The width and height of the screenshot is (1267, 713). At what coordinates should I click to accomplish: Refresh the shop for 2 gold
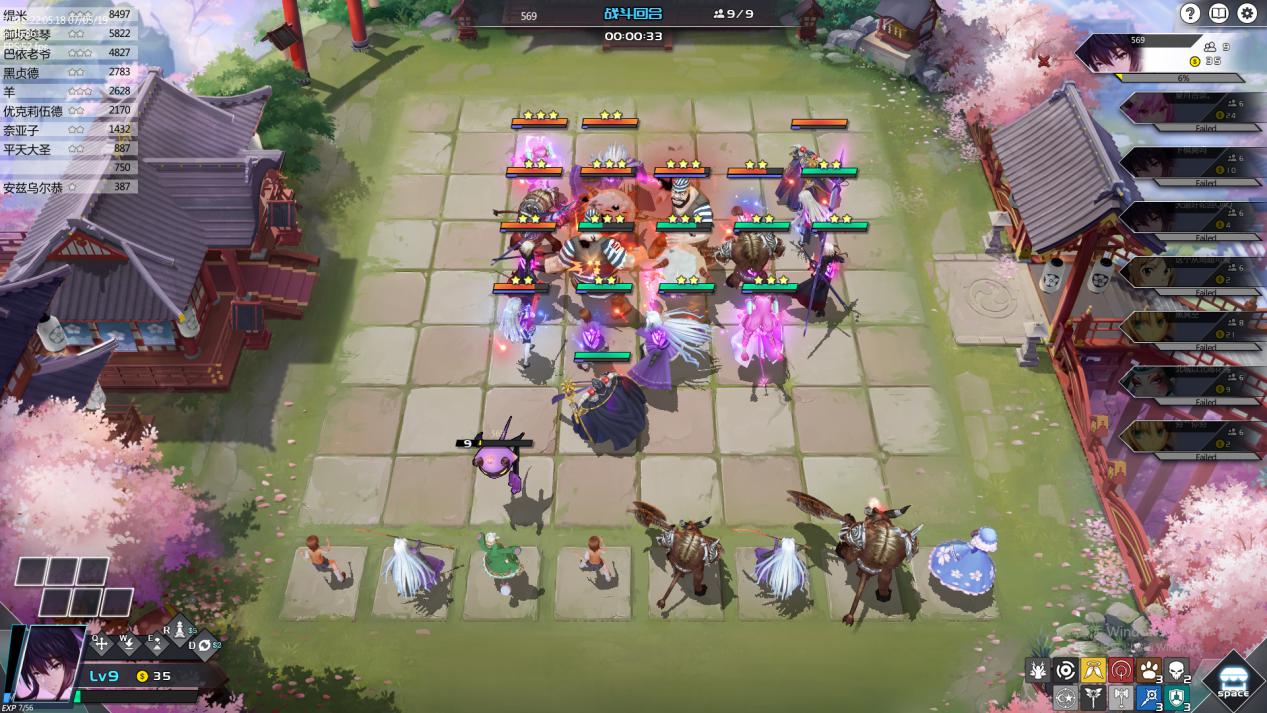coord(204,645)
